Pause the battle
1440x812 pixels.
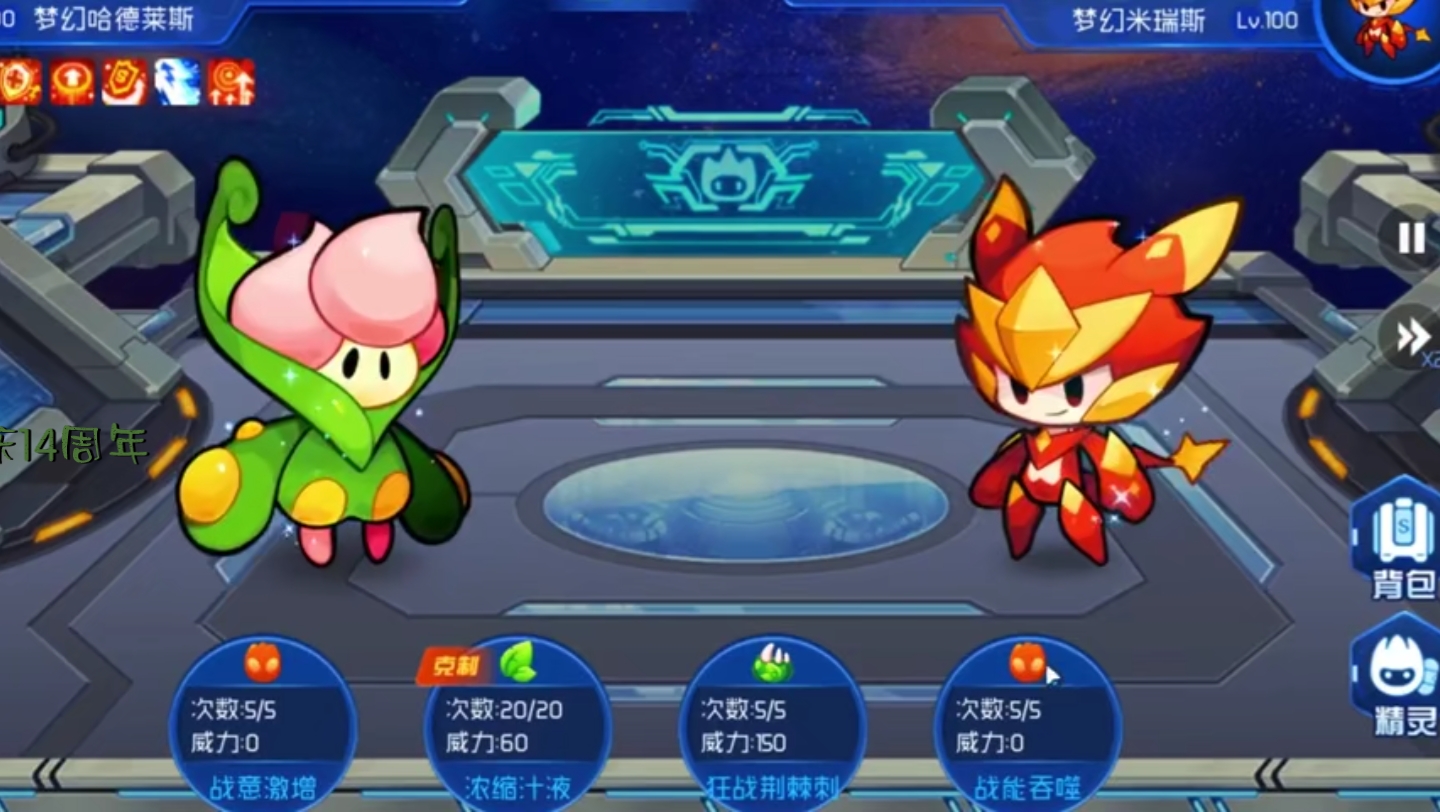click(x=1411, y=238)
